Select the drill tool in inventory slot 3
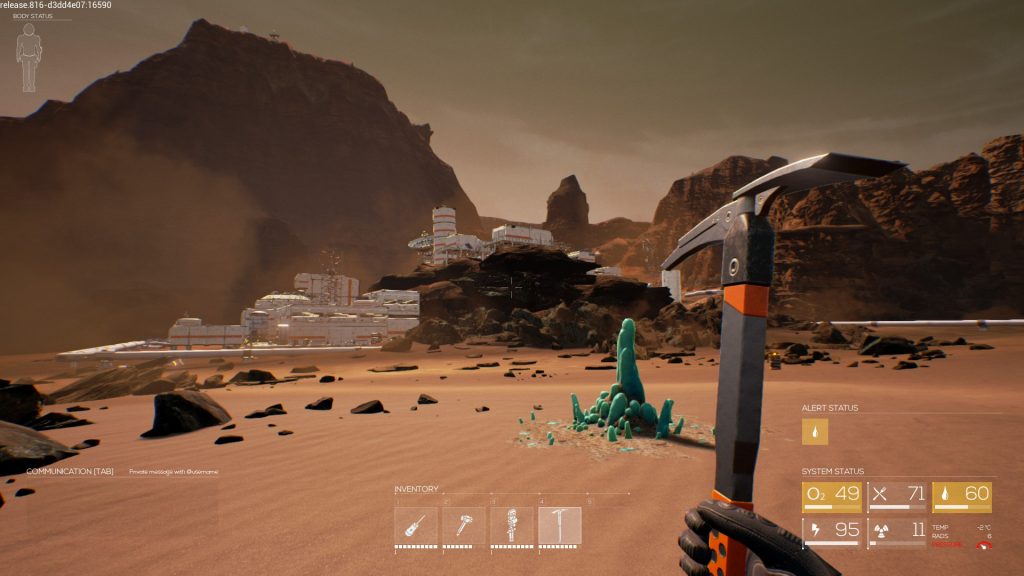Image resolution: width=1024 pixels, height=576 pixels. (x=512, y=525)
